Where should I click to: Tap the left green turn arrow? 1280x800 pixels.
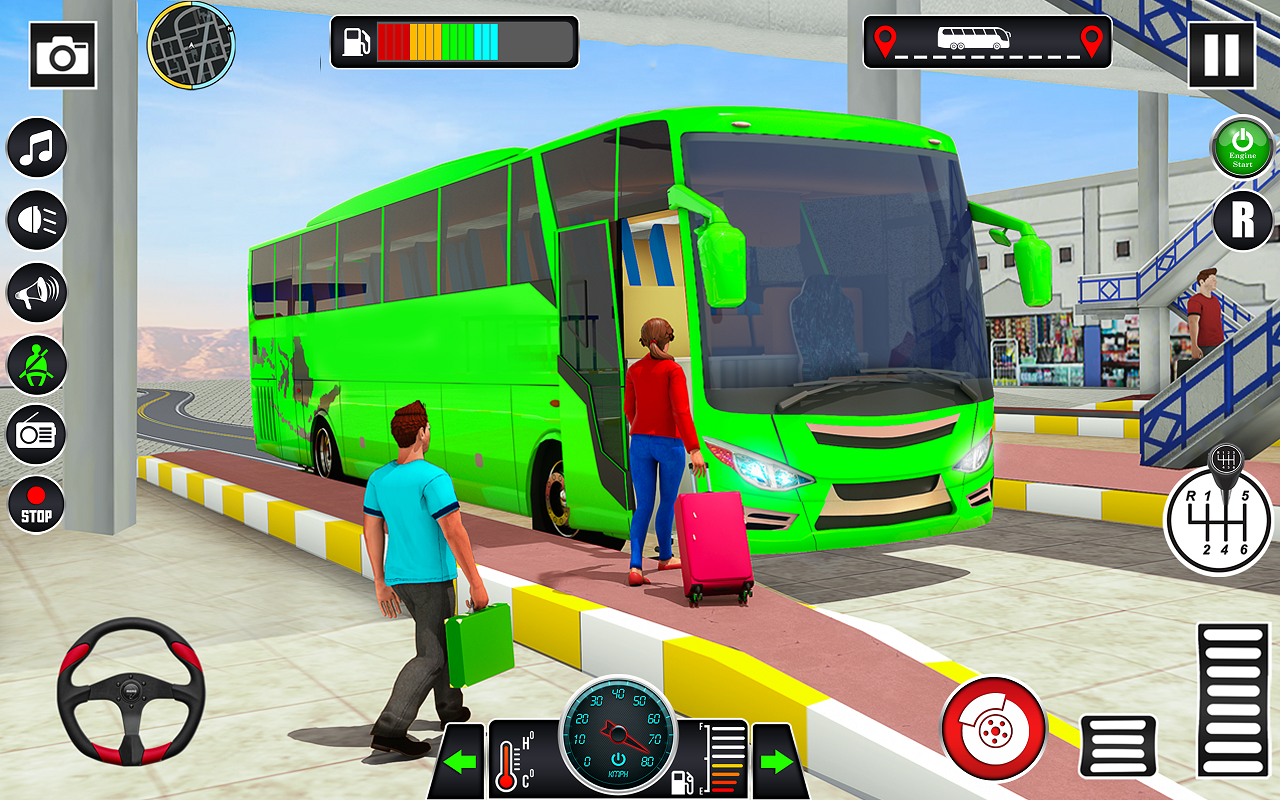[x=462, y=762]
